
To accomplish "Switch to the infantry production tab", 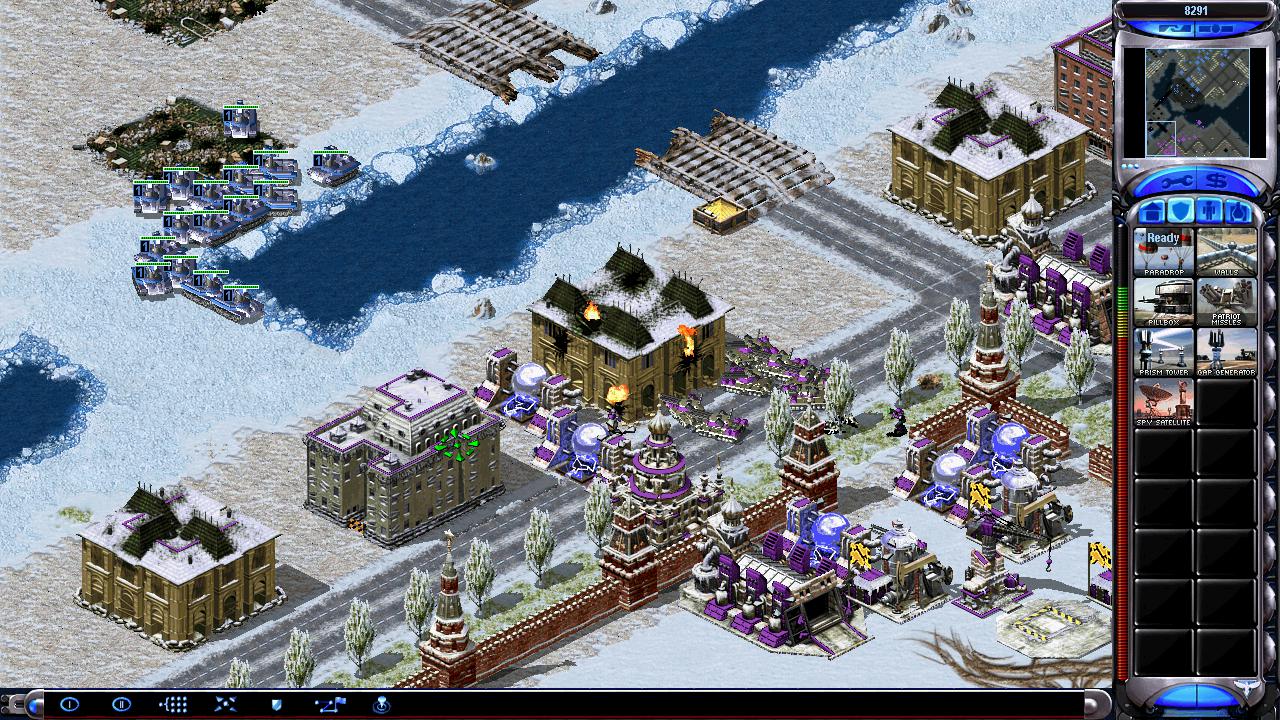I will click(x=1209, y=212).
